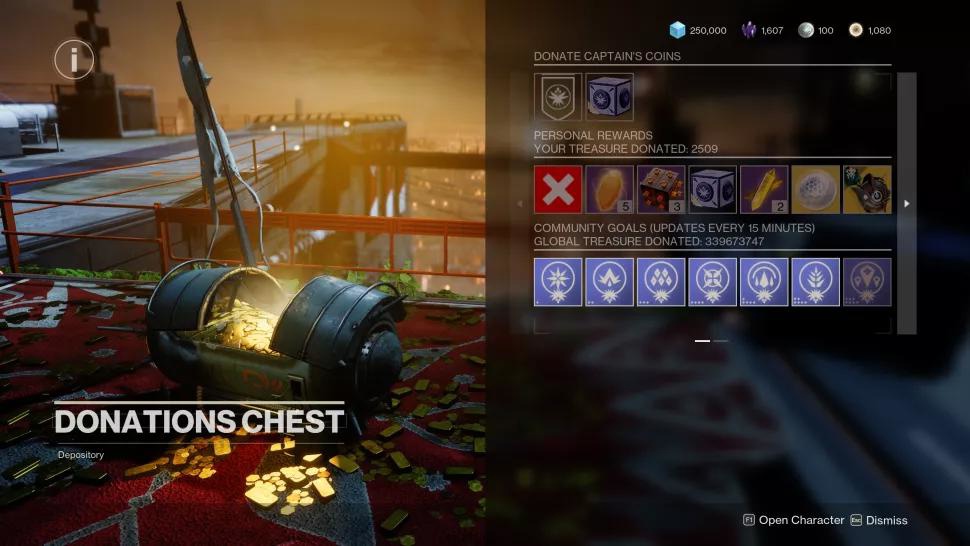This screenshot has width=970, height=546.
Task: Inspect the wheat-leaf community goal tile
Action: click(816, 282)
